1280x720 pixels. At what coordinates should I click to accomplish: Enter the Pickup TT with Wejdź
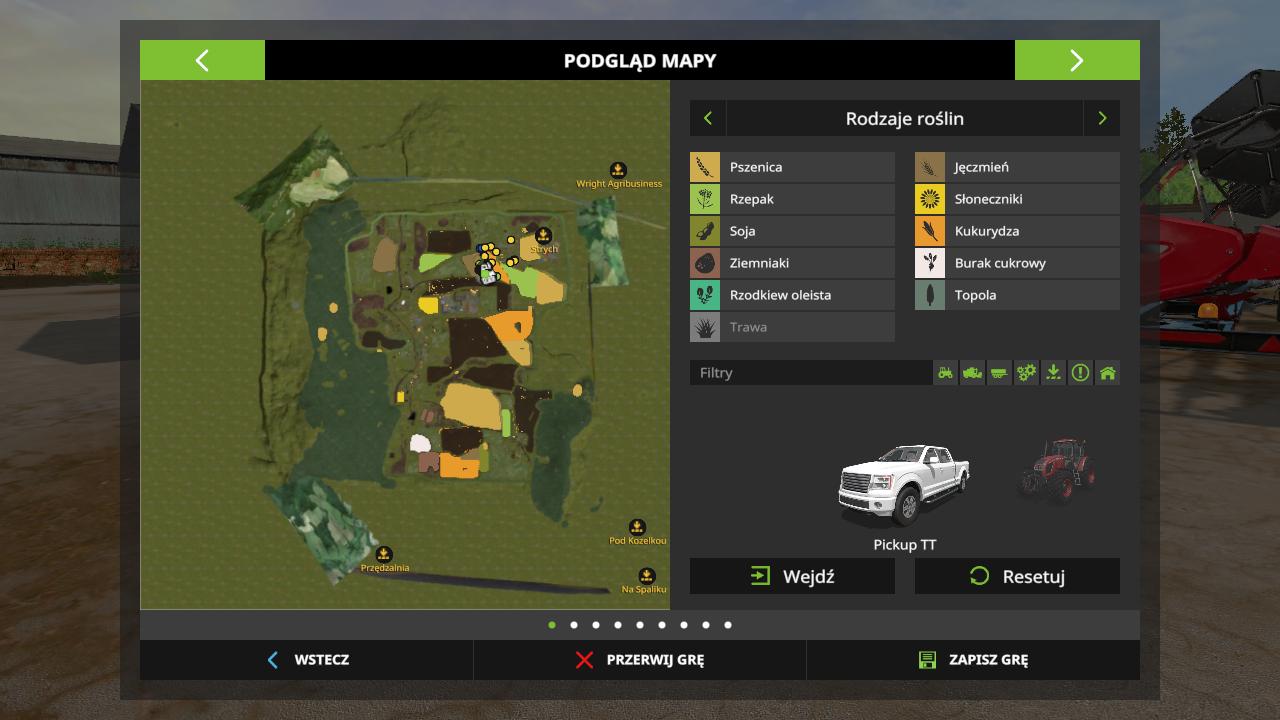[x=792, y=576]
